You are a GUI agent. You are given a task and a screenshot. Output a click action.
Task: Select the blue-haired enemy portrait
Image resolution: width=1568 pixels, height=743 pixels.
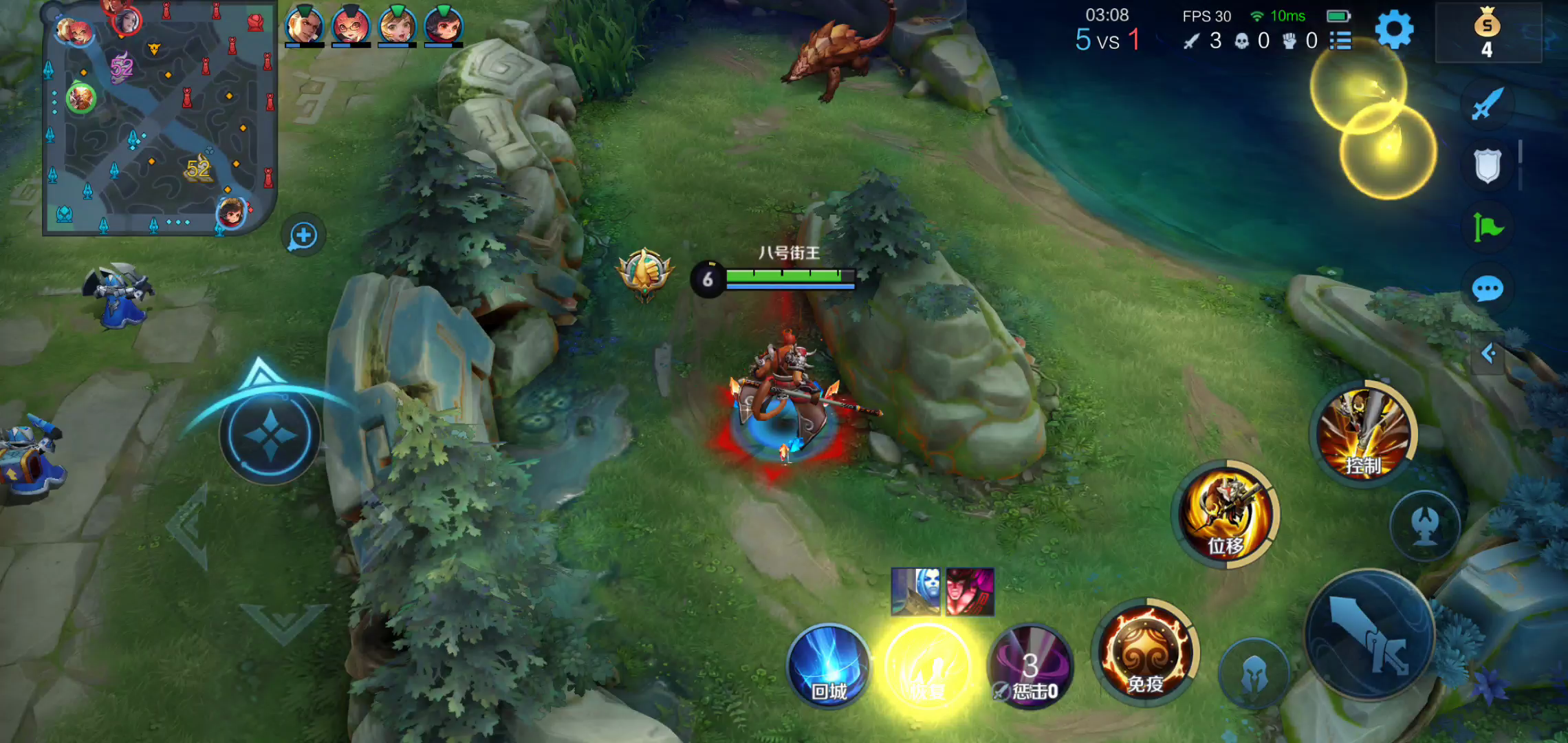[916, 591]
